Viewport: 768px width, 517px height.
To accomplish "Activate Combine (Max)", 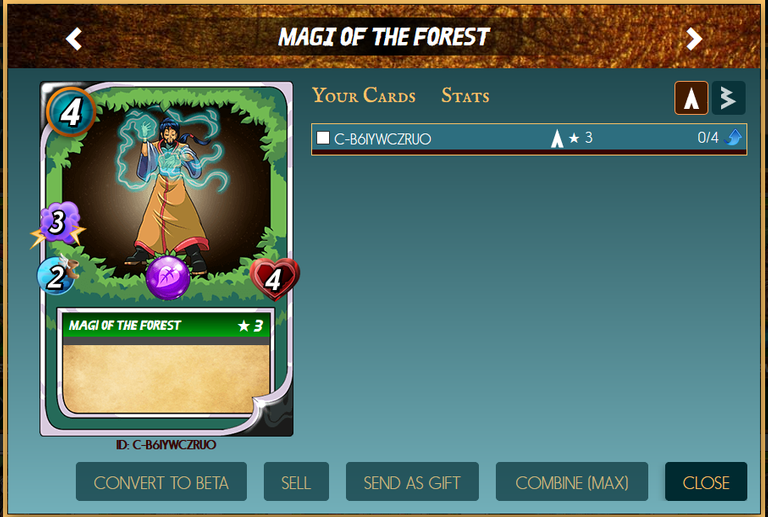I will [x=572, y=482].
